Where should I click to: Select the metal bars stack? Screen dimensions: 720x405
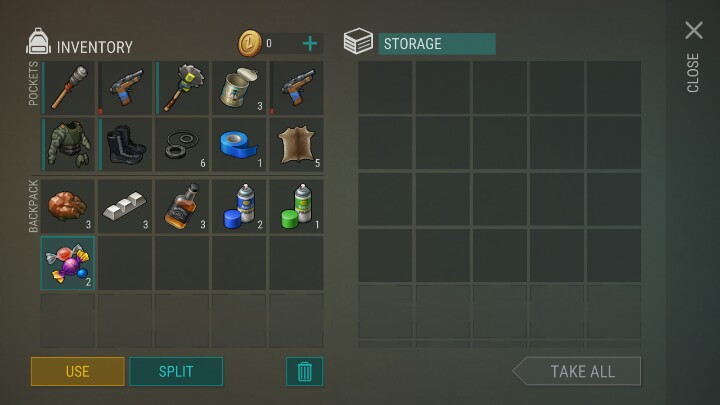click(x=125, y=205)
